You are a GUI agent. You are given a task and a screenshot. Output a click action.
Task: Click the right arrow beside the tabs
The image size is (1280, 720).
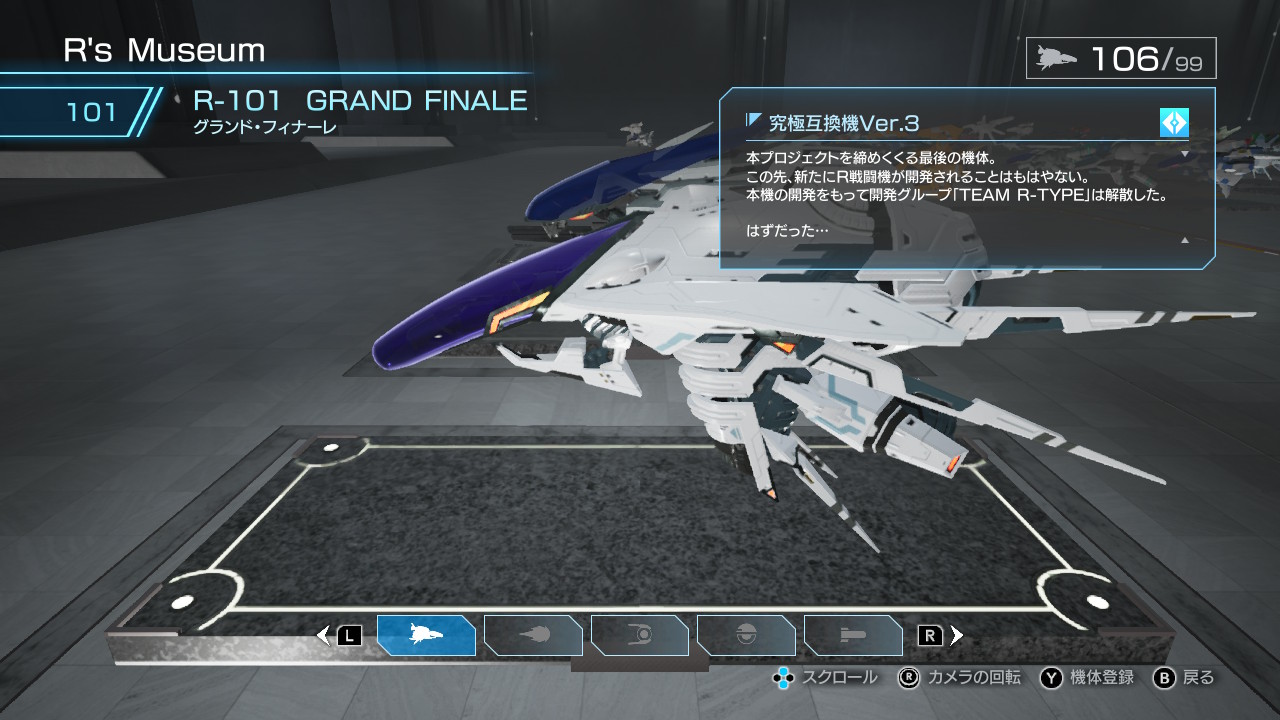click(x=957, y=635)
